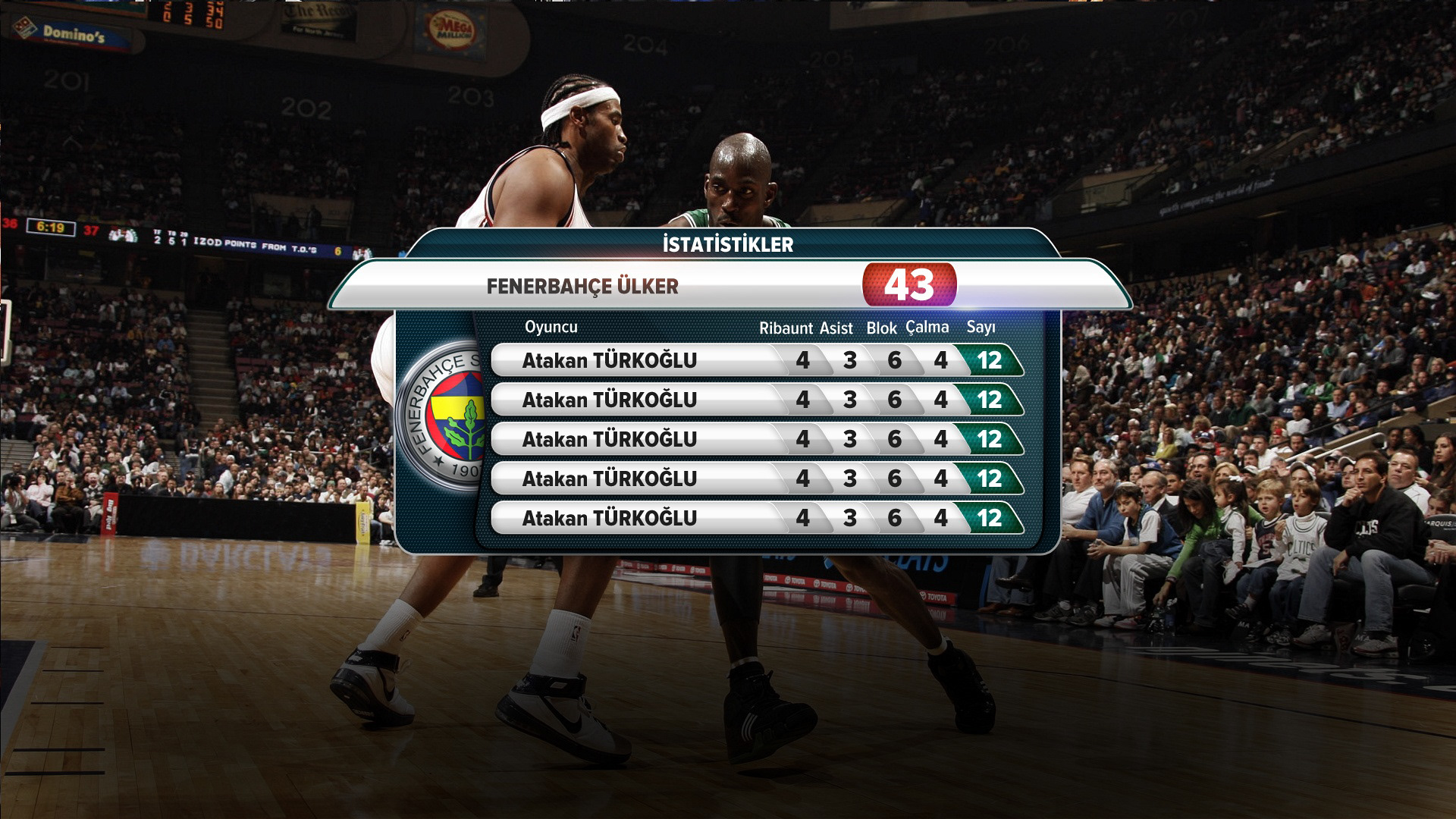Click the İSTATİSTİKLER panel title
Viewport: 1456px width, 819px height.
728,245
